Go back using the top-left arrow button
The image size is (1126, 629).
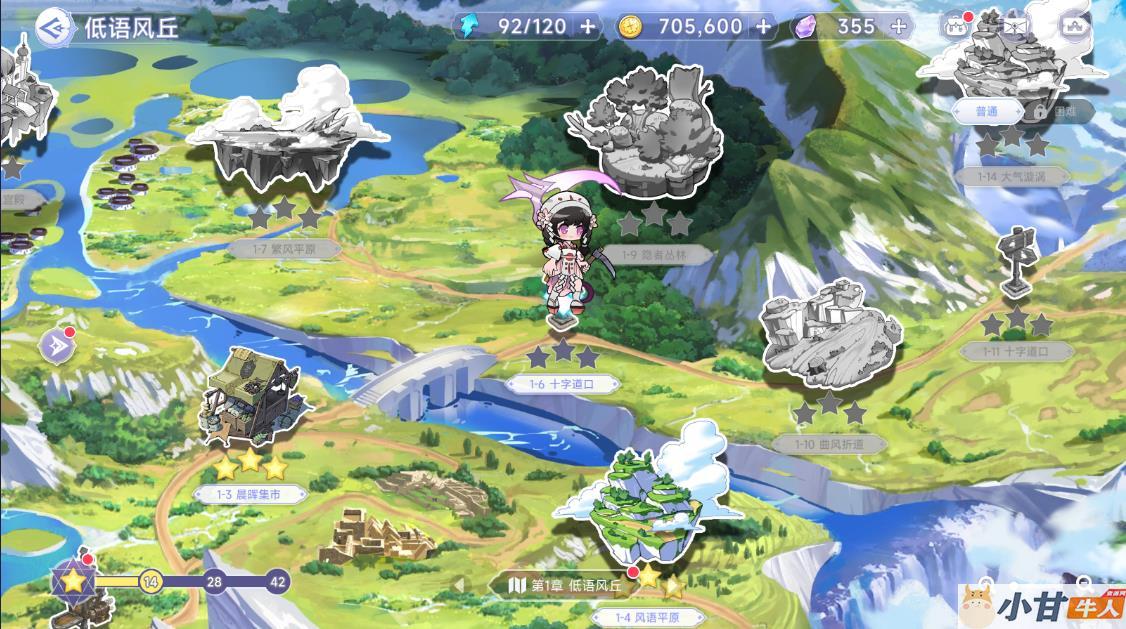click(50, 27)
